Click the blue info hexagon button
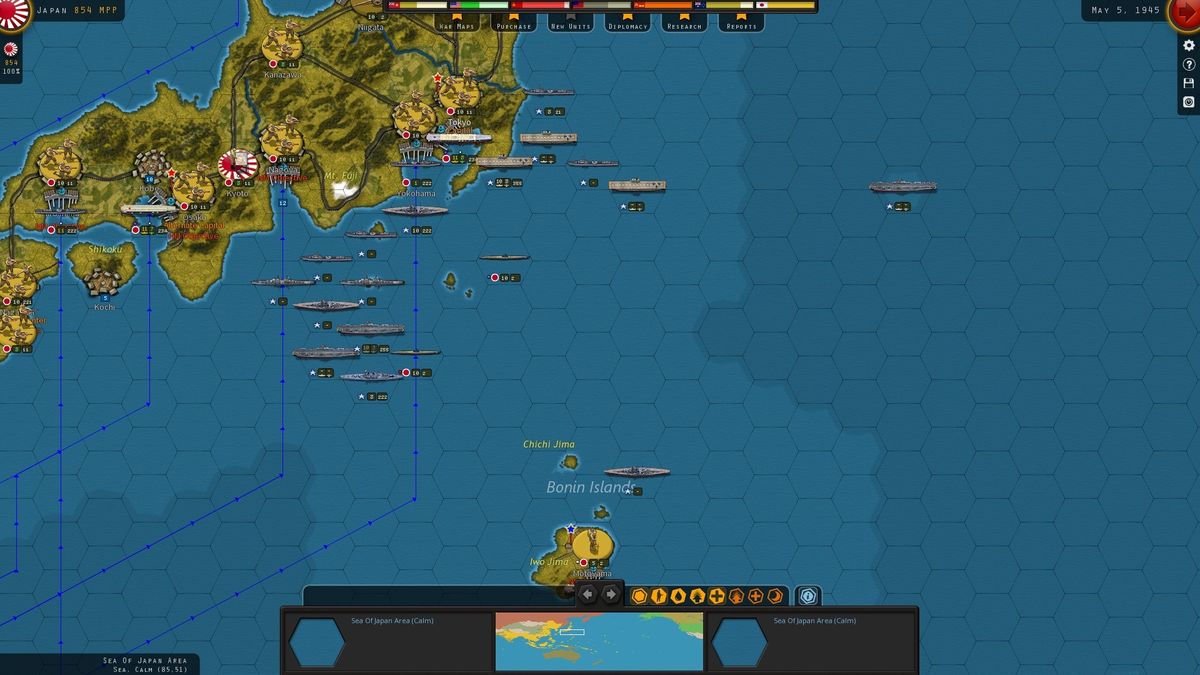The image size is (1200, 675). (x=808, y=596)
